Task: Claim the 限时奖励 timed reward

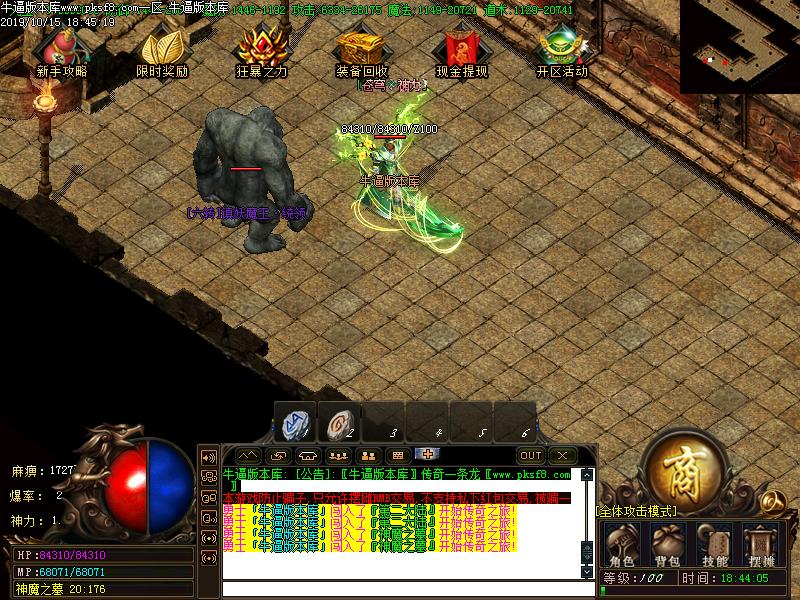Action: pyautogui.click(x=161, y=50)
